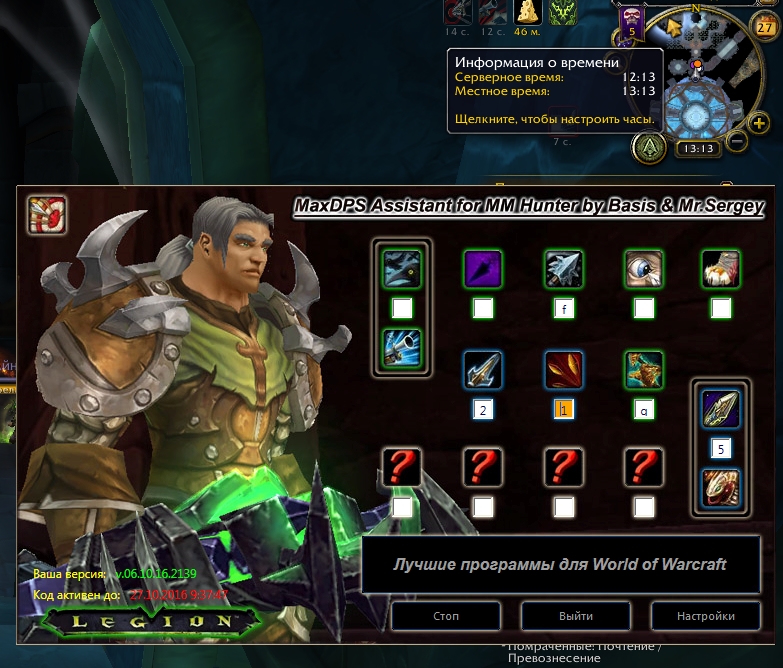The height and width of the screenshot is (668, 783).
Task: Open the class order hall button
Action: [x=648, y=148]
